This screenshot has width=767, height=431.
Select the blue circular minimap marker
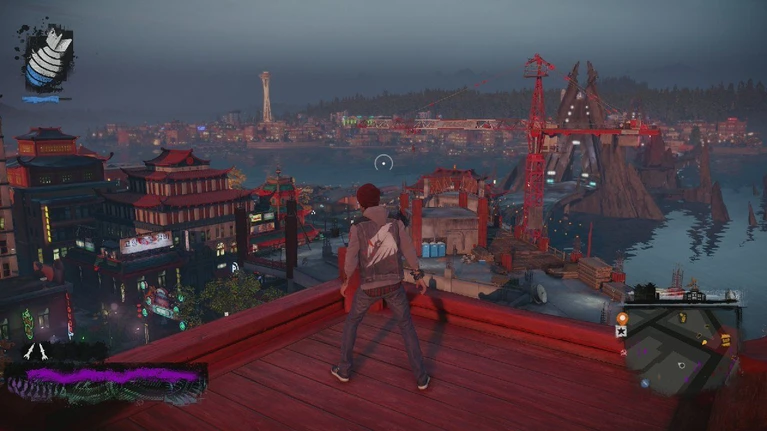(x=645, y=383)
